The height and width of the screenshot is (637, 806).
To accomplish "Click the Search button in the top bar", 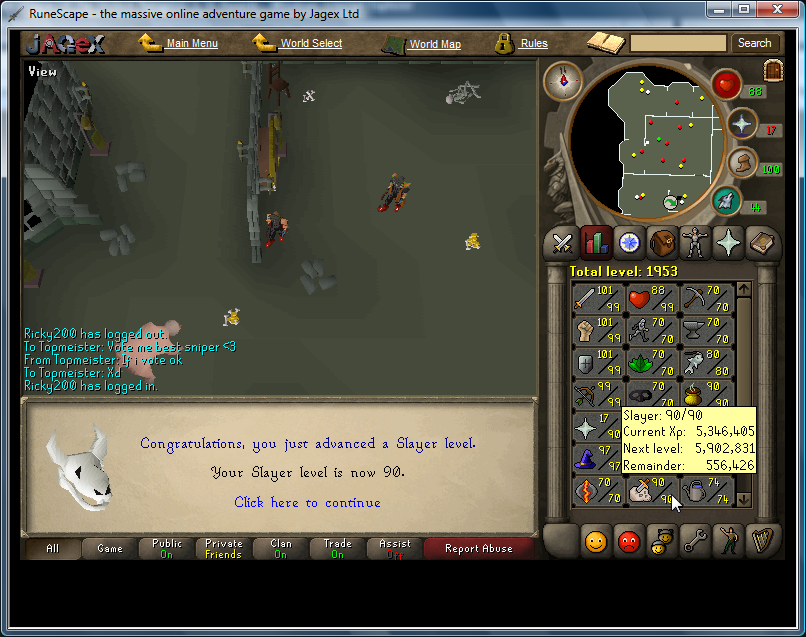I will pyautogui.click(x=754, y=43).
